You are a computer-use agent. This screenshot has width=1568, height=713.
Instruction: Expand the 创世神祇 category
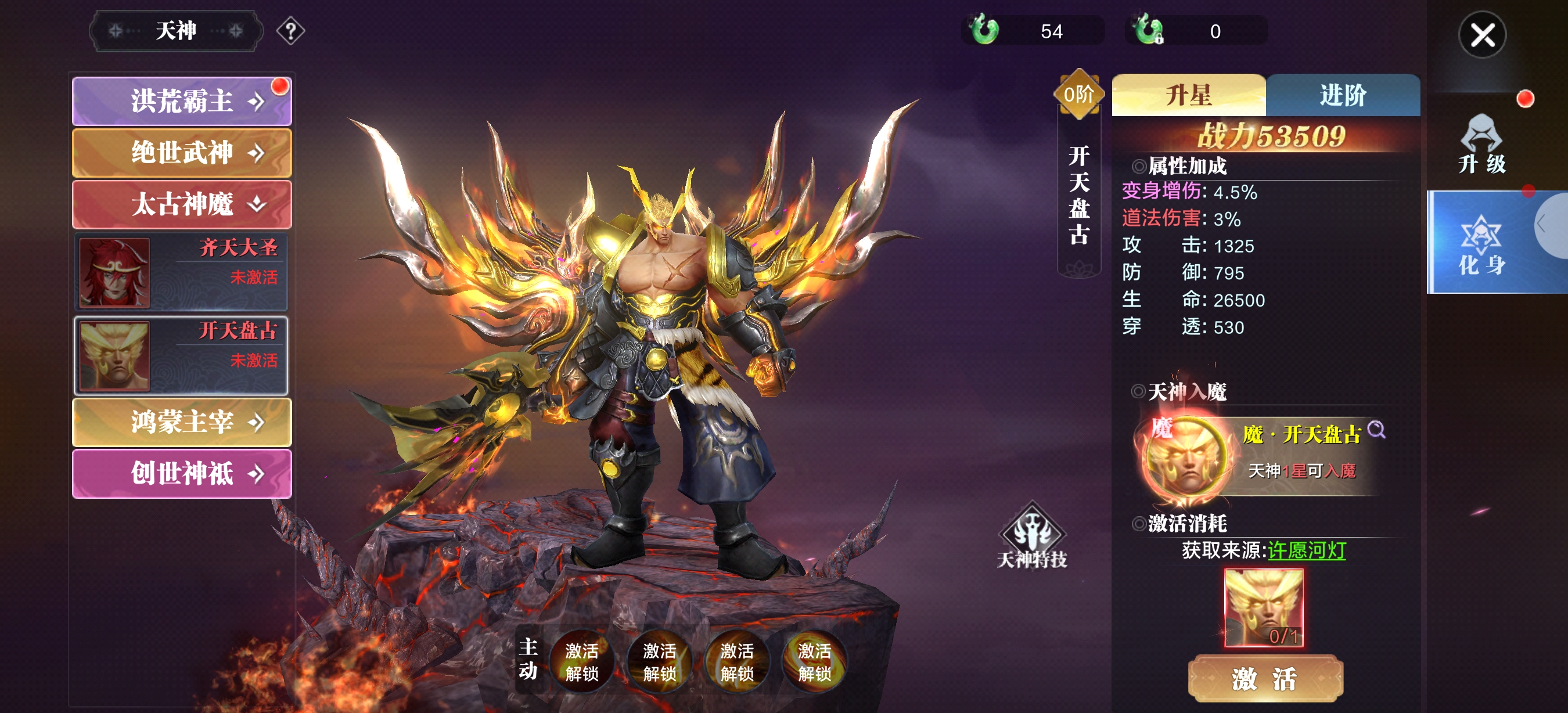[181, 473]
